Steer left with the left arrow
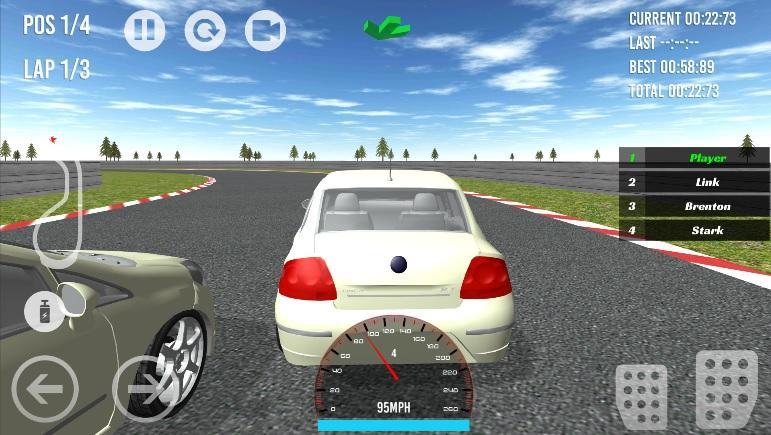This screenshot has width=771, height=435. click(44, 389)
